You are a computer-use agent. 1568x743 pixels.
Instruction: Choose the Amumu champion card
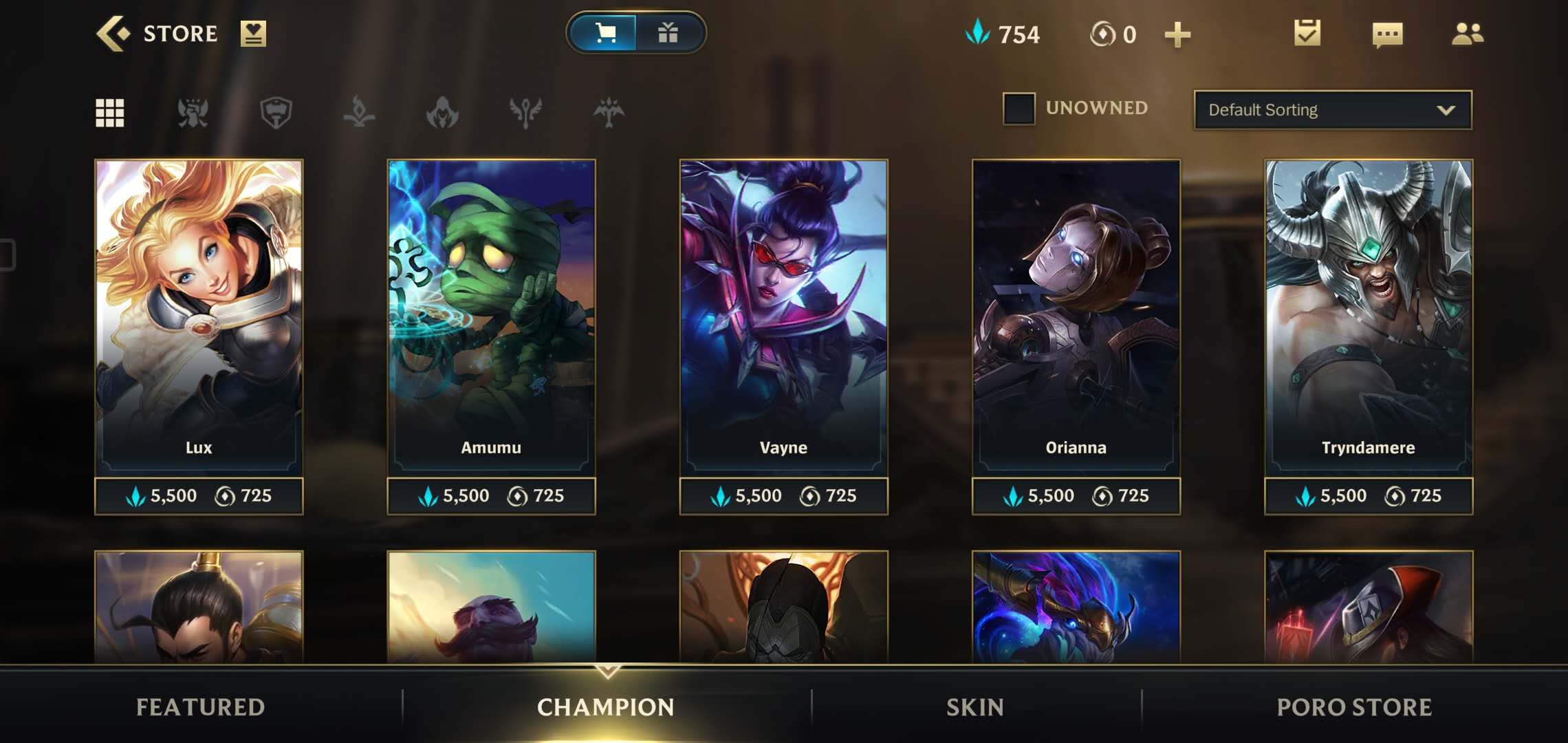point(491,316)
